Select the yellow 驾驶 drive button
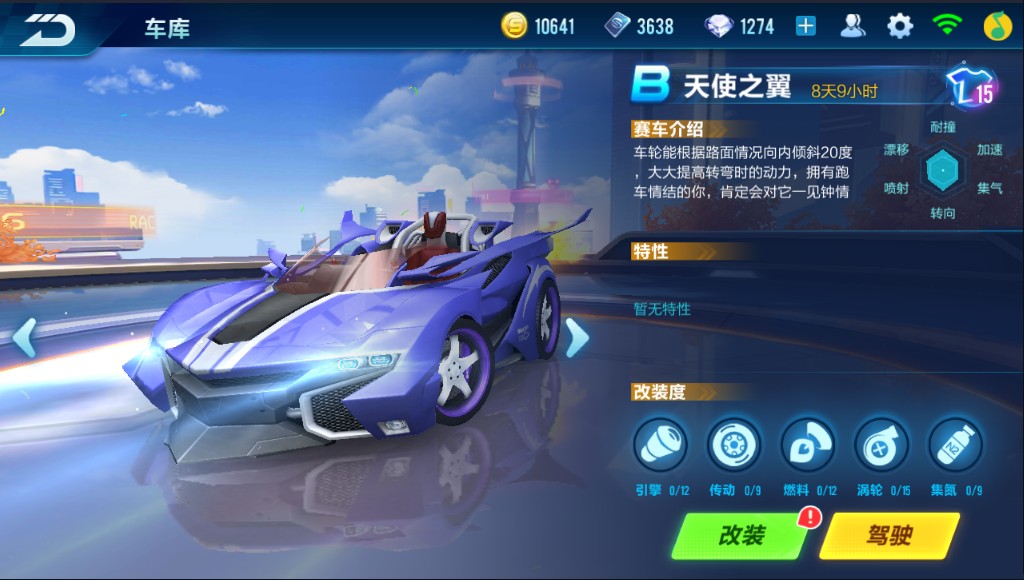The width and height of the screenshot is (1024, 580). 888,535
